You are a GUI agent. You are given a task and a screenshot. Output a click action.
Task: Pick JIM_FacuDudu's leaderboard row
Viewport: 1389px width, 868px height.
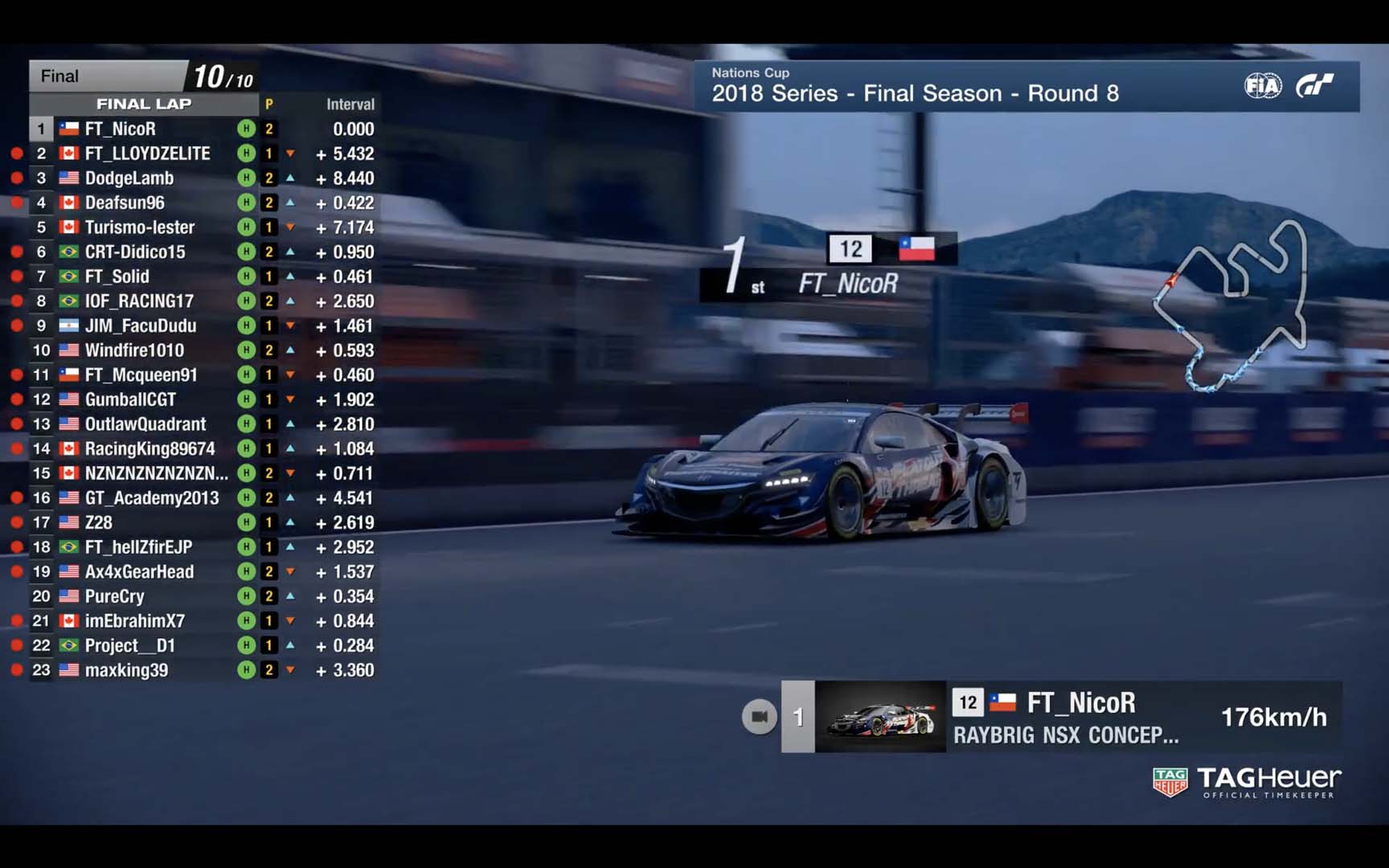[141, 325]
